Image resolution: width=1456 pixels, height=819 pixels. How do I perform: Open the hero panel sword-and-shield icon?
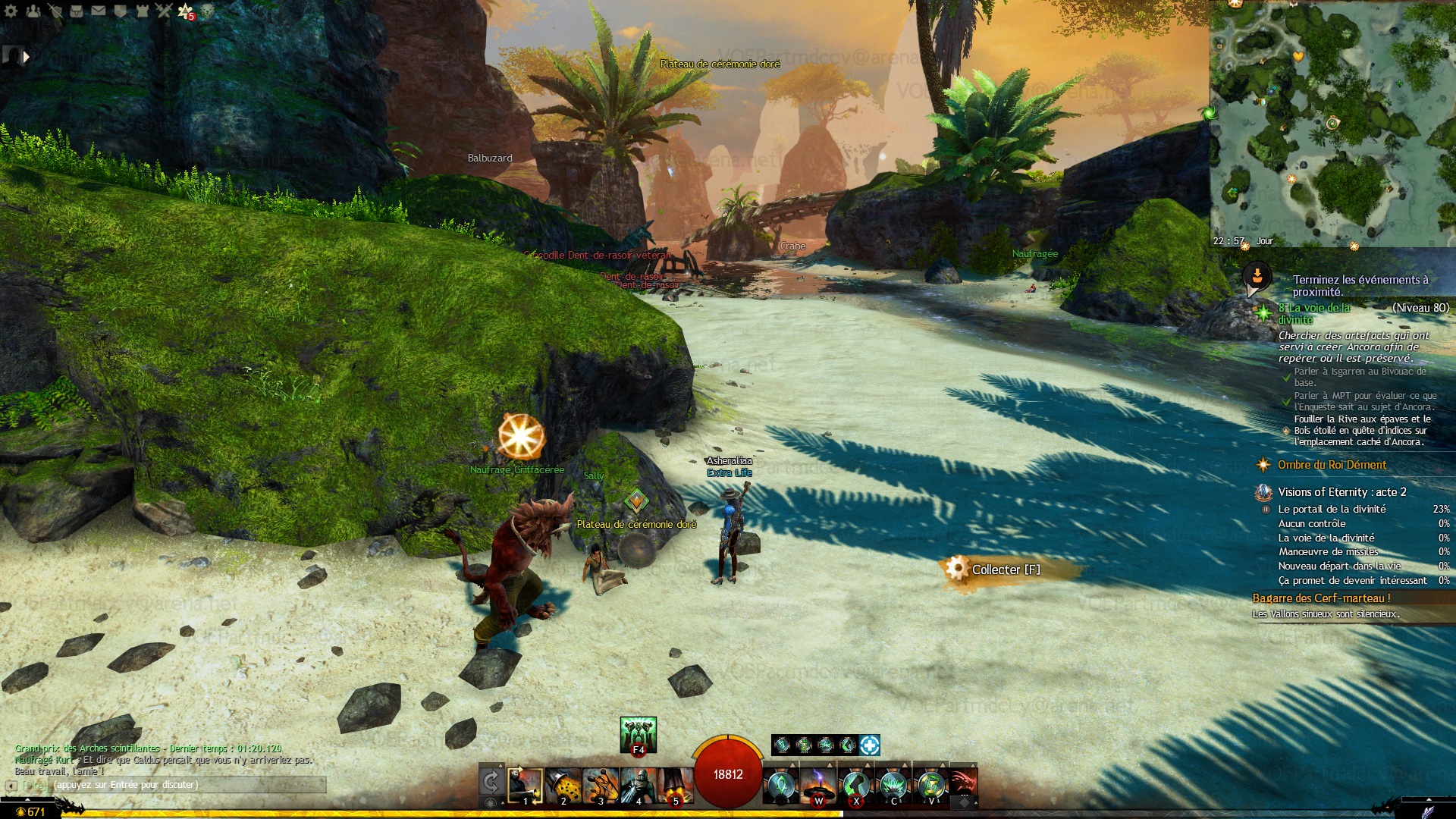pos(55,11)
